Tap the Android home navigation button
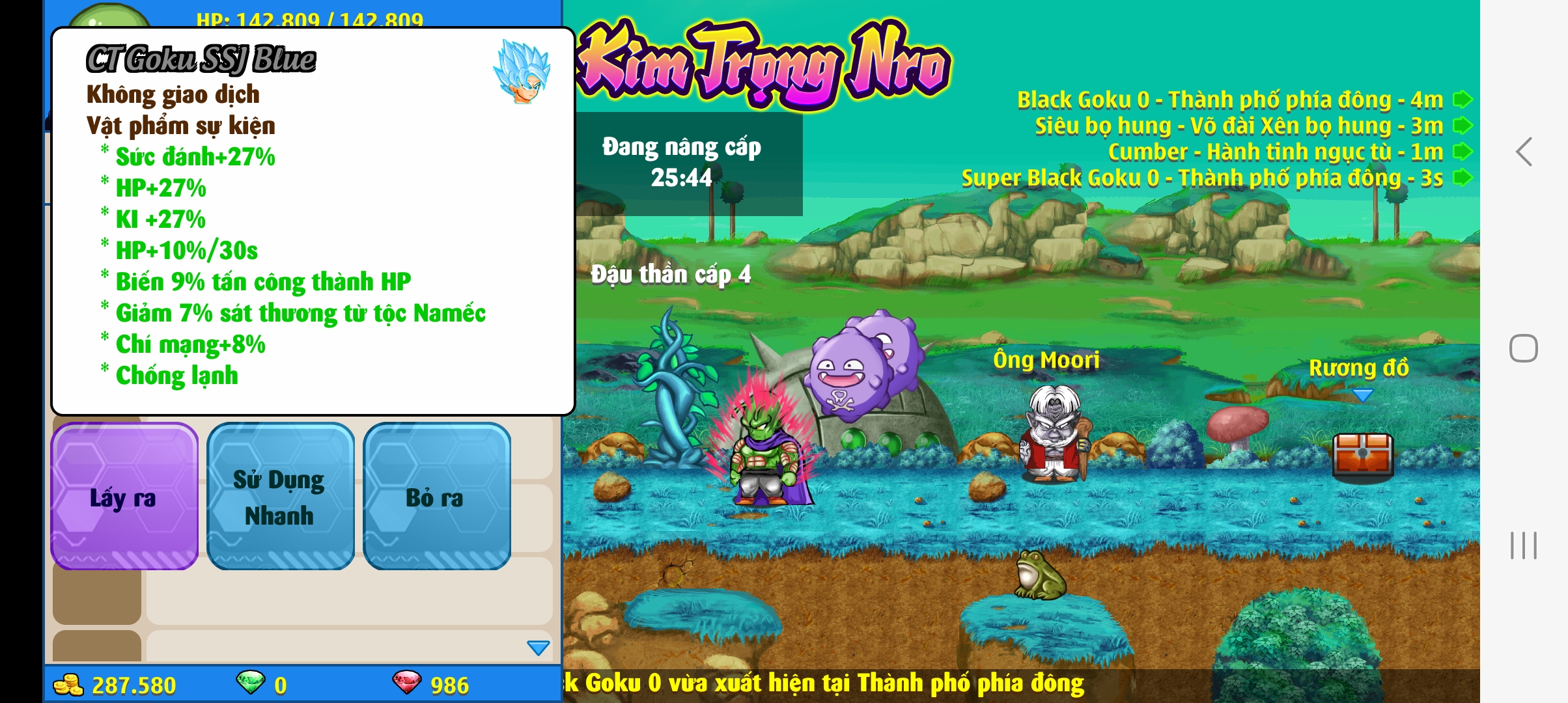This screenshot has width=1568, height=703. (1524, 348)
